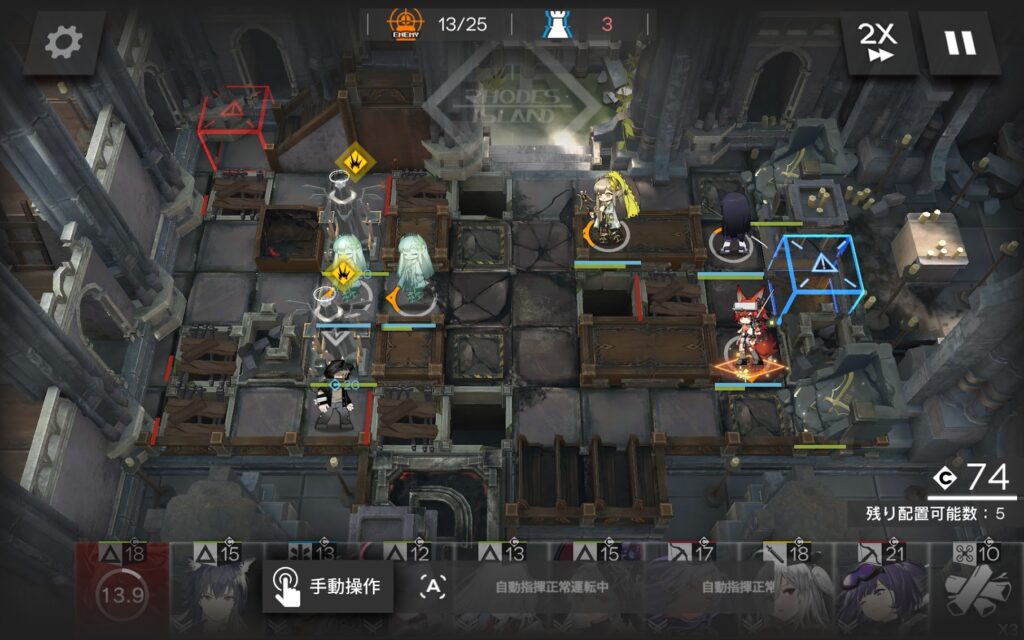Switch to manual control with 手動操作

[328, 587]
